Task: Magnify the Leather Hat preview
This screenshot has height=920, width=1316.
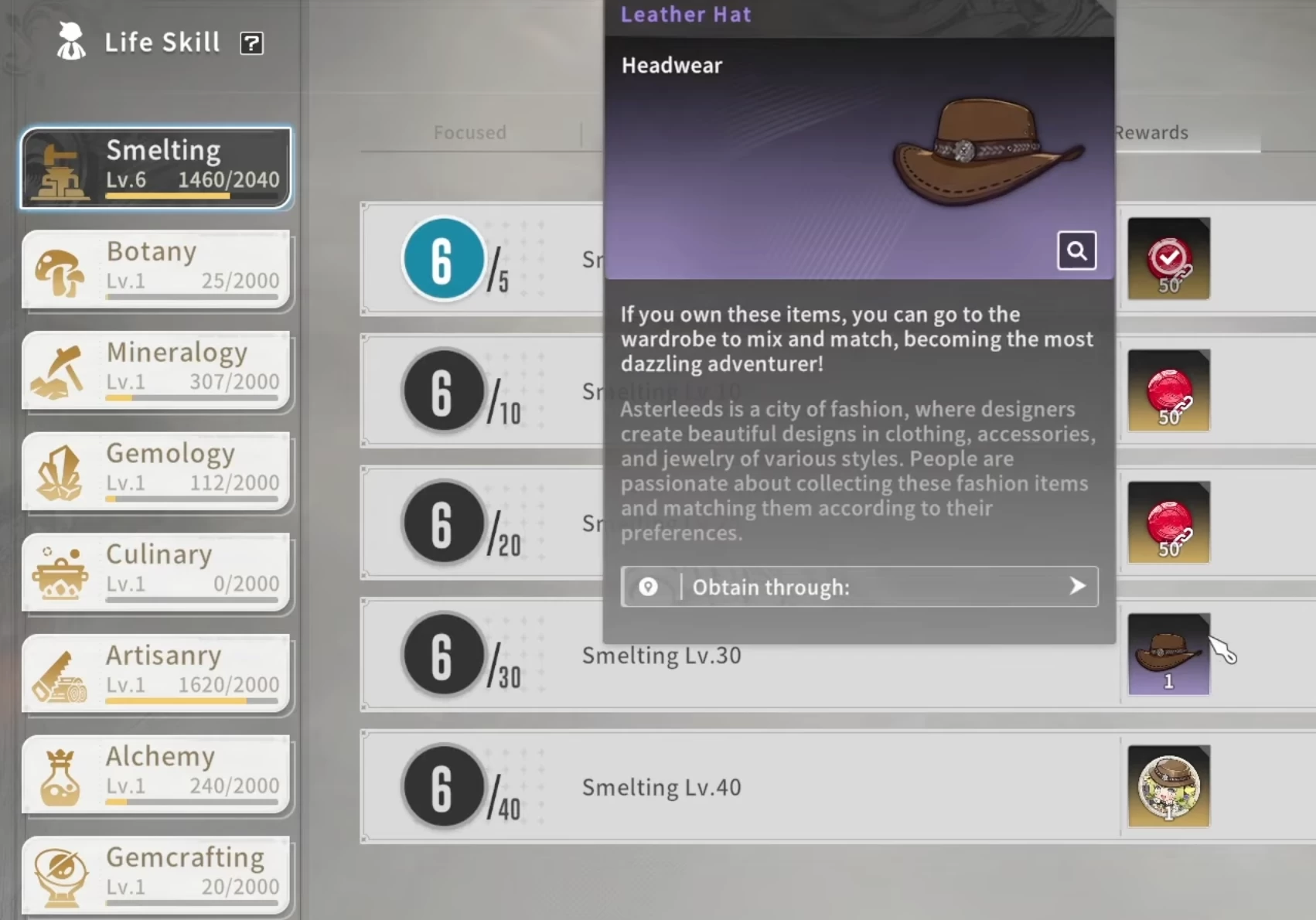Action: point(1076,250)
